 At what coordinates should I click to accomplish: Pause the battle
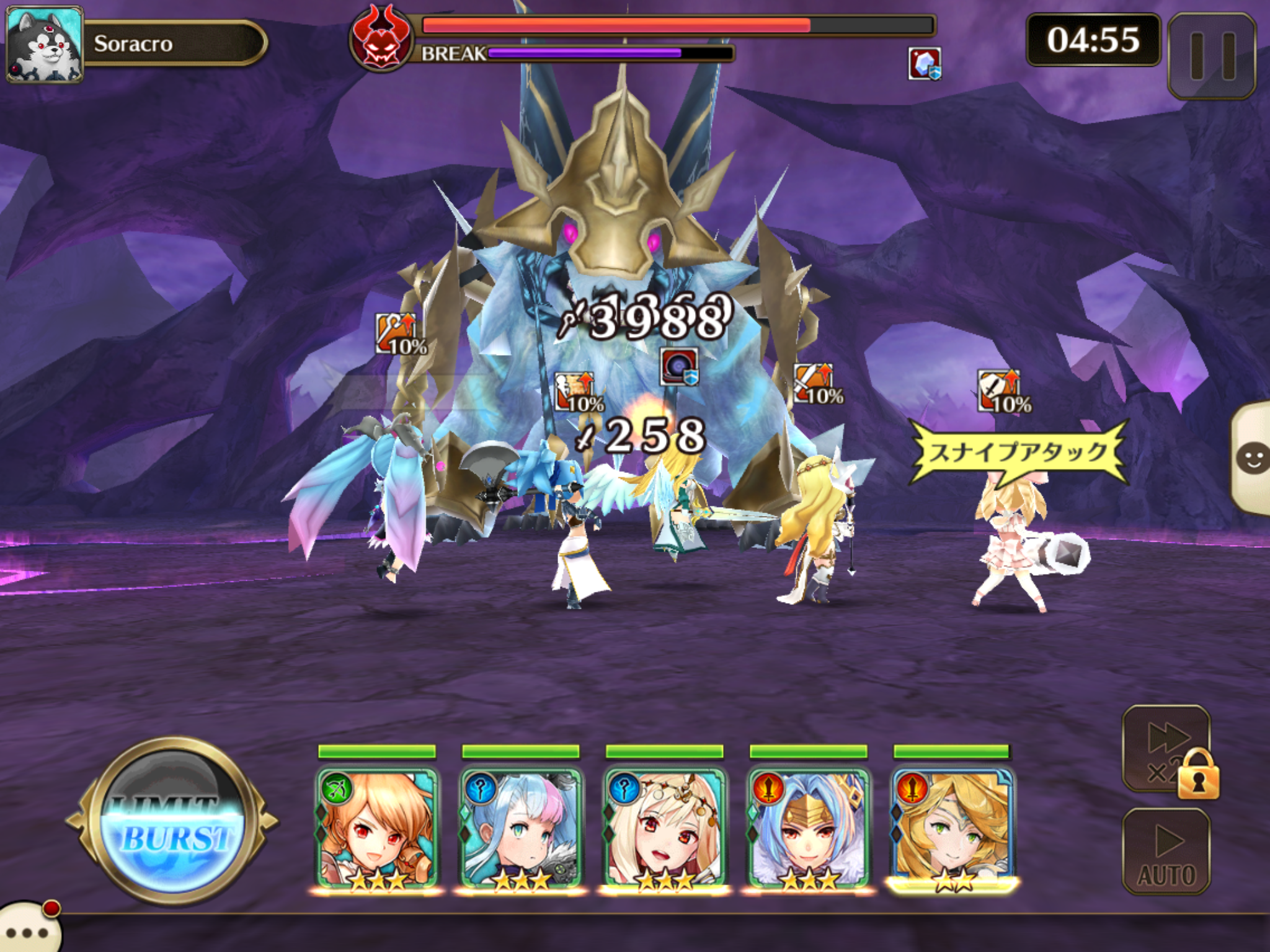pyautogui.click(x=1212, y=56)
